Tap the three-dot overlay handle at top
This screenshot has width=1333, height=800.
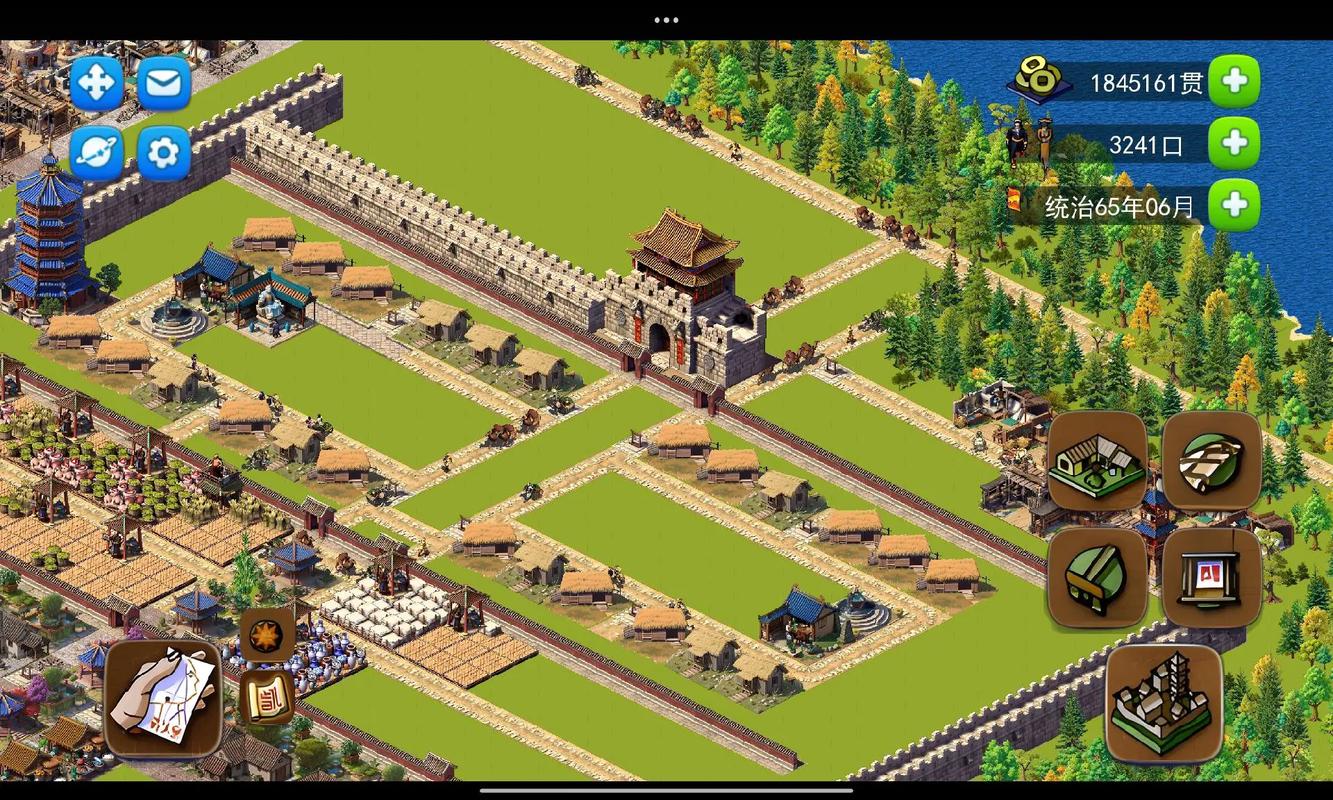pos(666,19)
